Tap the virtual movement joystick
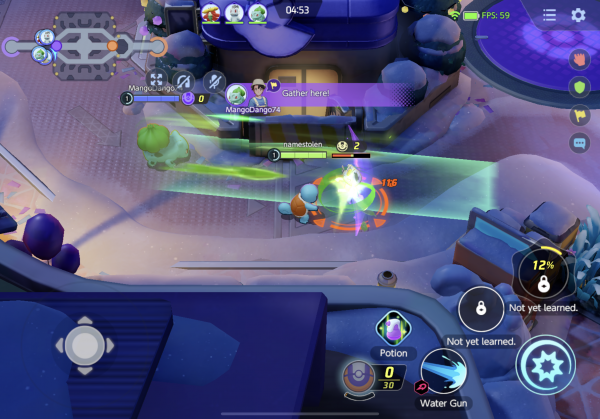 click(x=84, y=344)
